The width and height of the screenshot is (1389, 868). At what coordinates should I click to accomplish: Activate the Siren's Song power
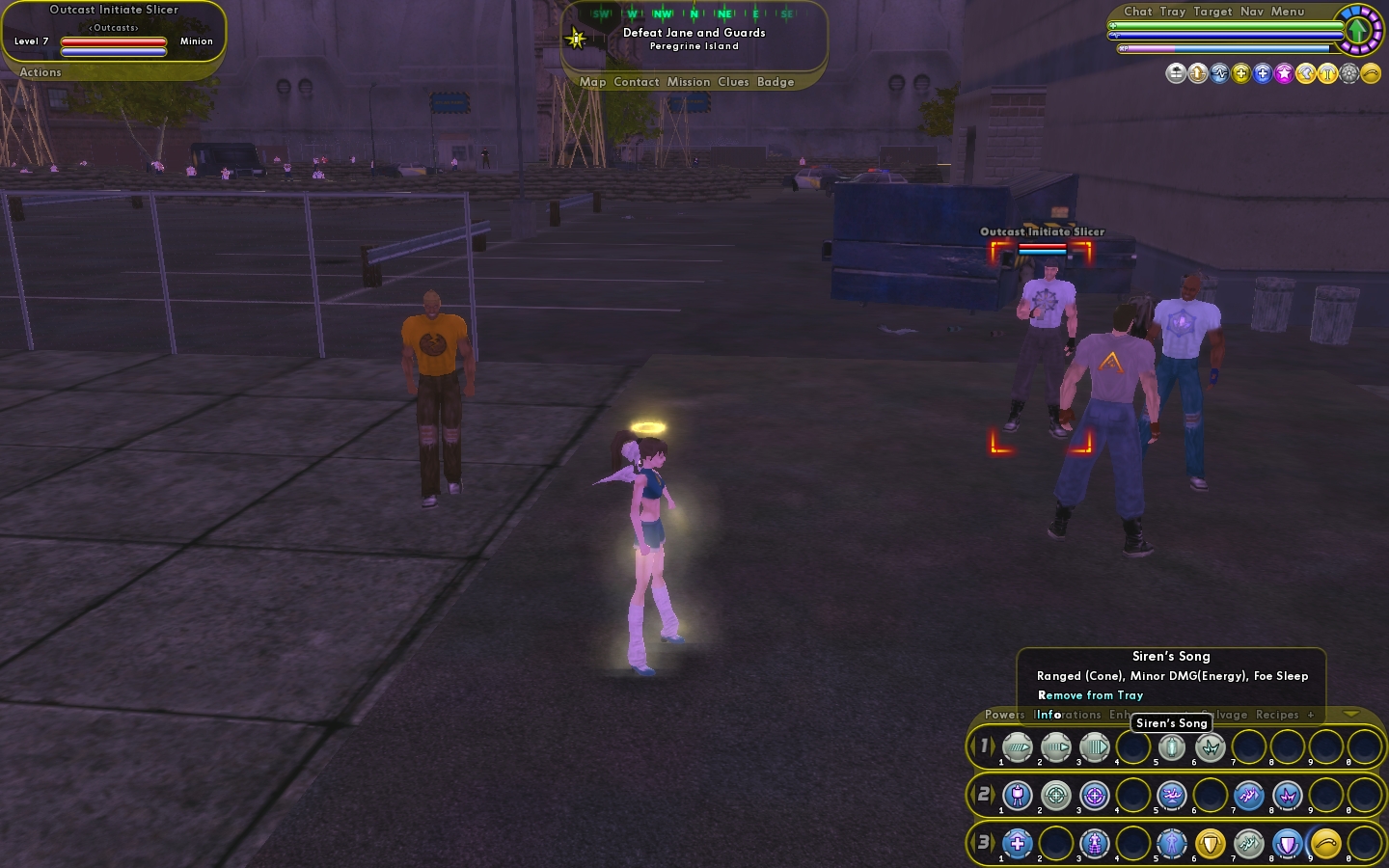1172,747
